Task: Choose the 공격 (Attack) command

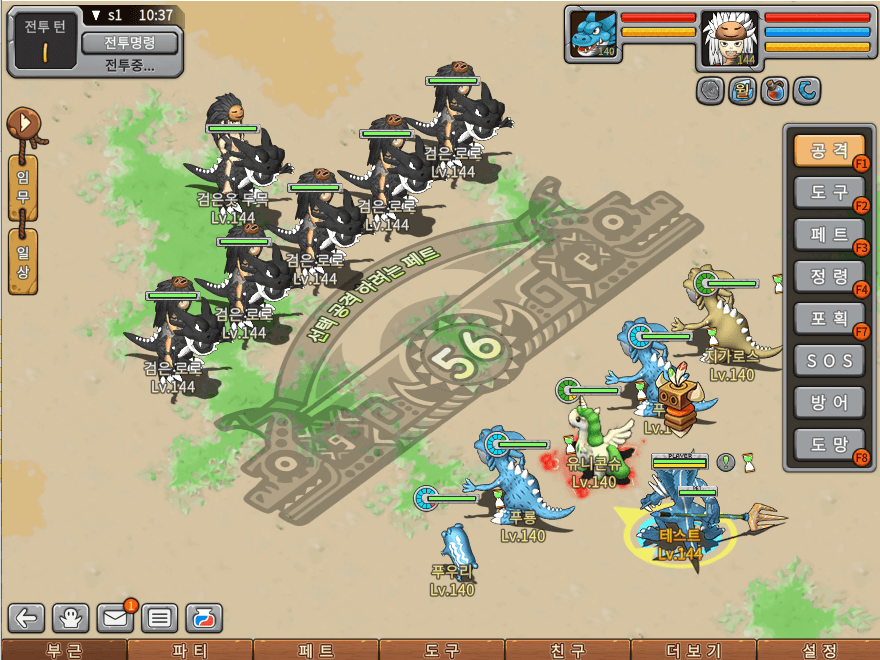Action: coord(829,151)
